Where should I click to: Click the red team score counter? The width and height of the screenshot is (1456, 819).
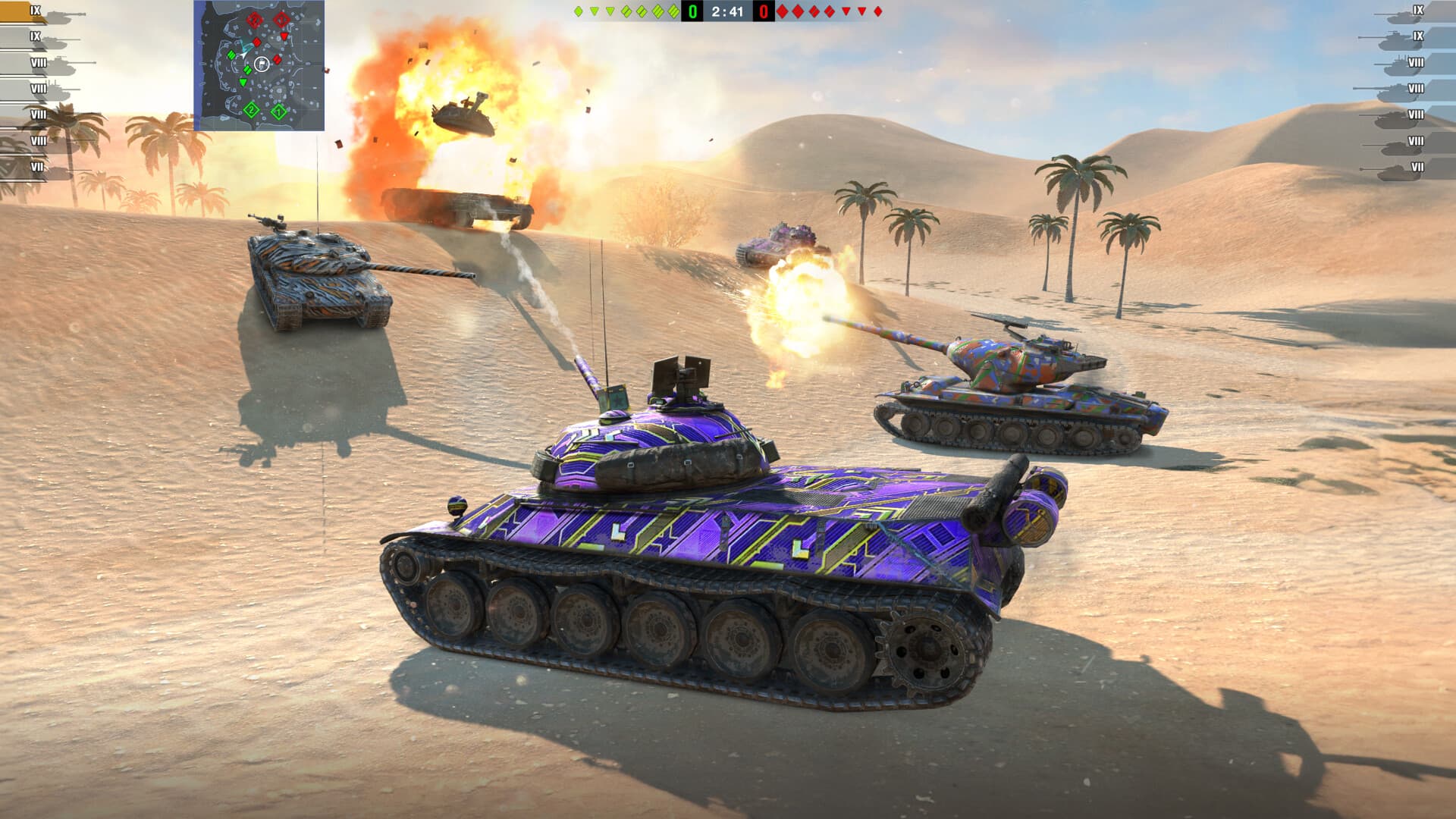pos(763,12)
